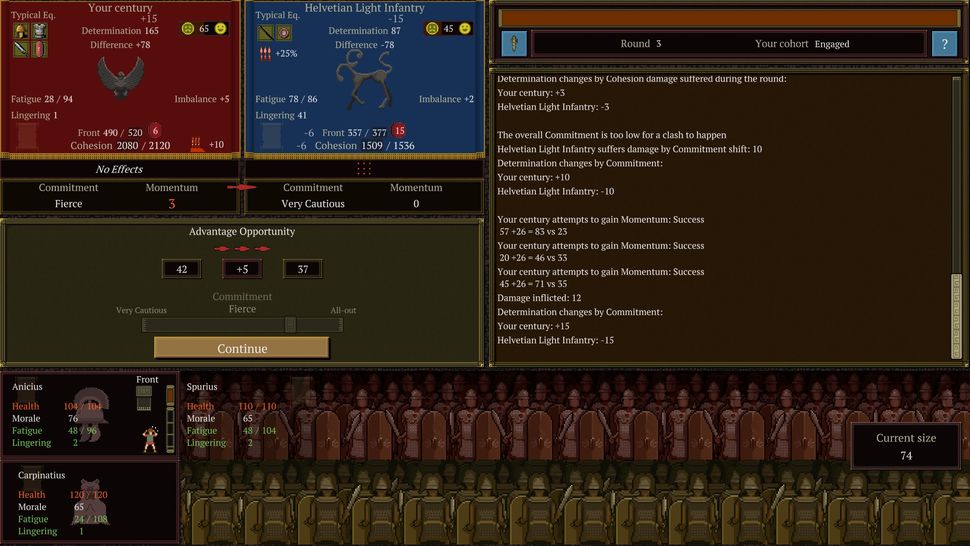Click the feather icon button beside Round
970x546 pixels.
click(513, 43)
